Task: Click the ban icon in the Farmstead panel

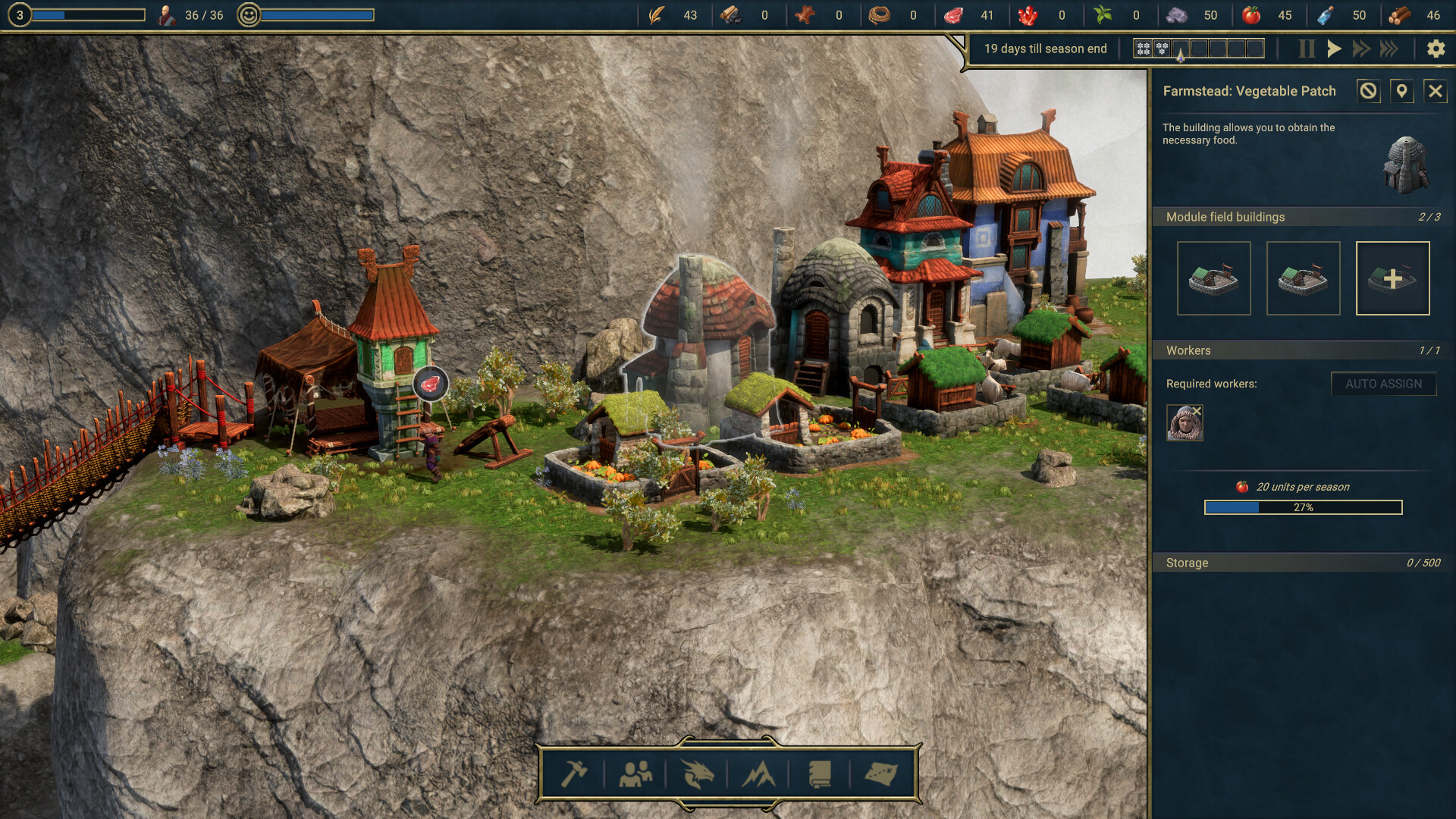Action: pyautogui.click(x=1367, y=91)
